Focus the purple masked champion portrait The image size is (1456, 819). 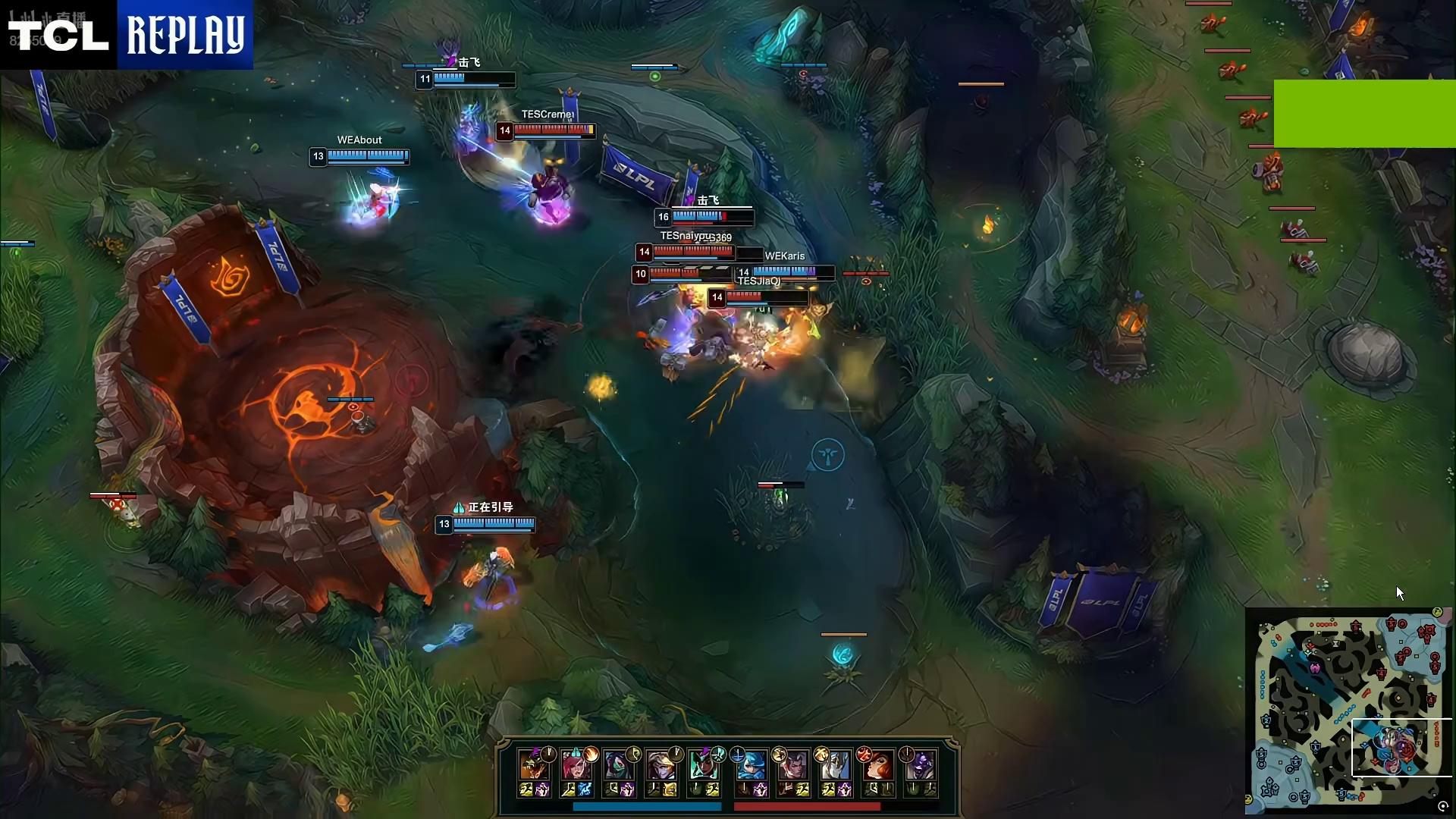(921, 766)
